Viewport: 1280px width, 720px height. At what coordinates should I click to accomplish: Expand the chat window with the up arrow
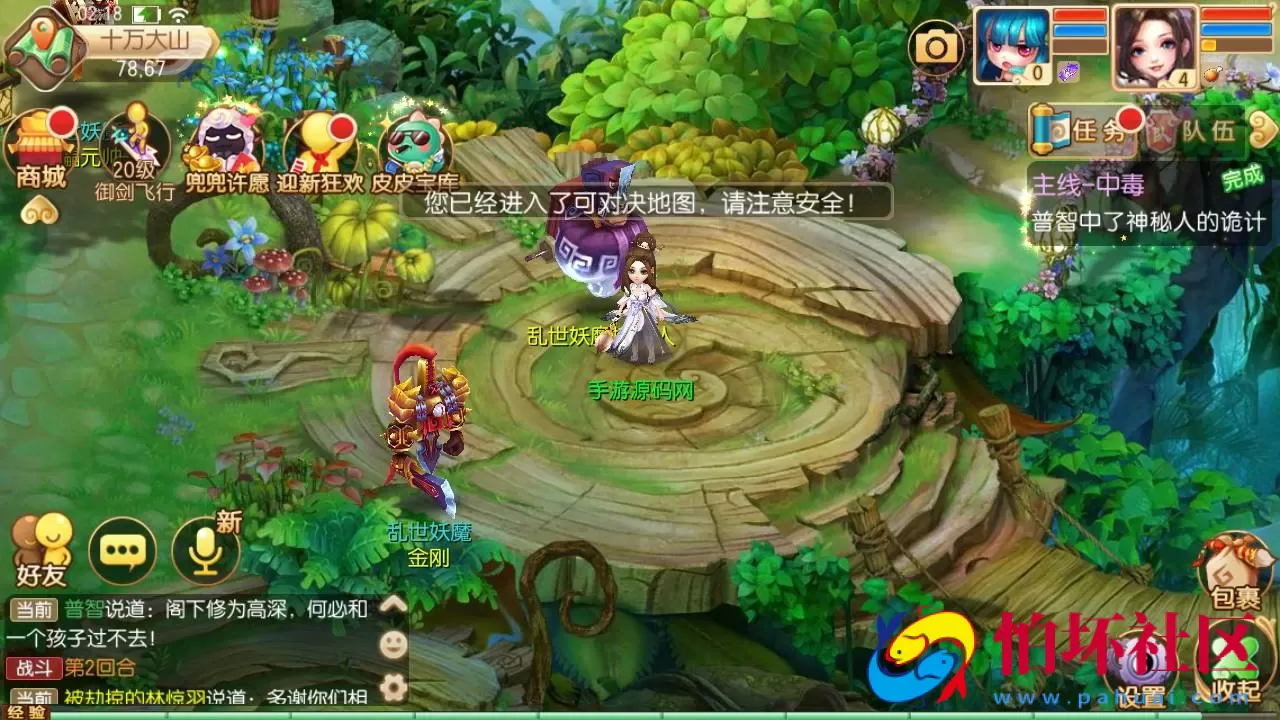[394, 603]
